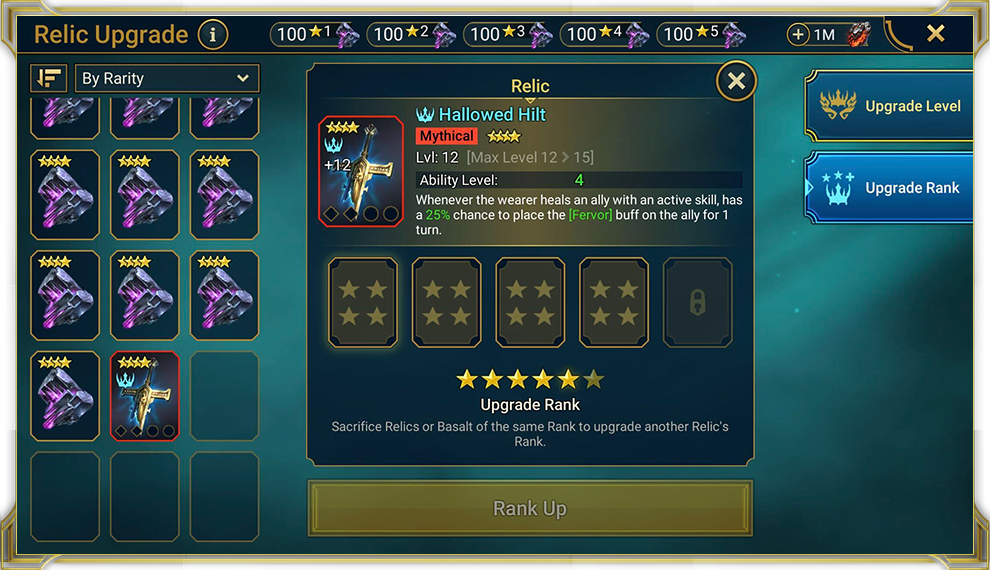Toggle the sort order icon
Viewport: 990px width, 570px height.
click(x=48, y=78)
